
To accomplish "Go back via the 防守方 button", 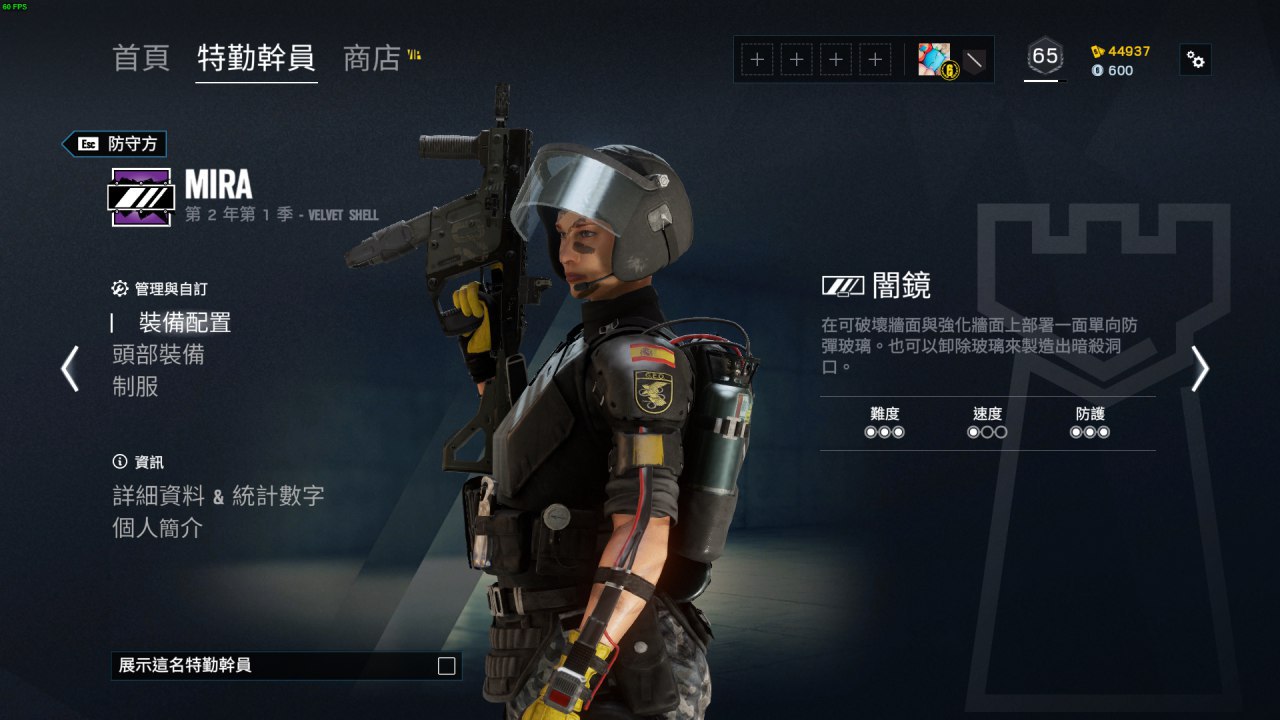I will (x=115, y=144).
